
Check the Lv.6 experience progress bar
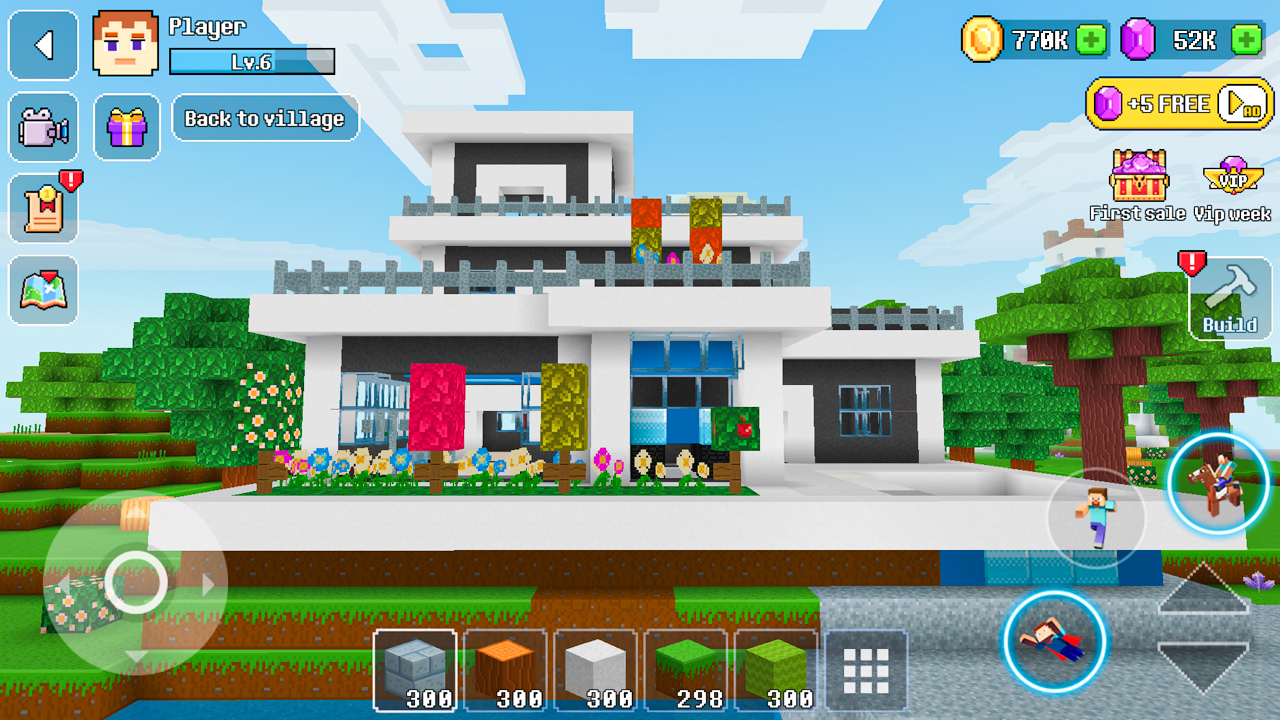pyautogui.click(x=252, y=61)
